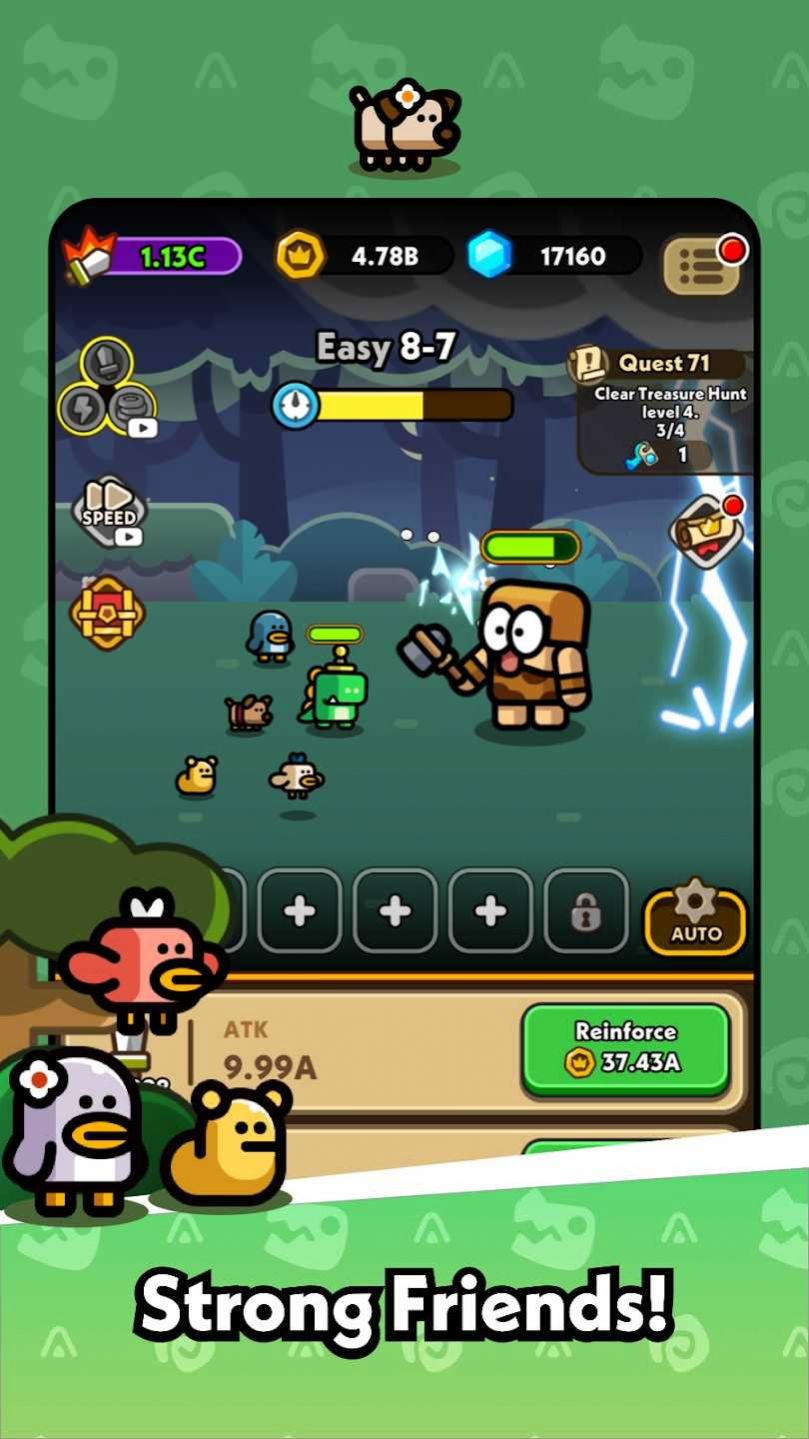Tap the flaming sword power icon

pyautogui.click(x=88, y=257)
